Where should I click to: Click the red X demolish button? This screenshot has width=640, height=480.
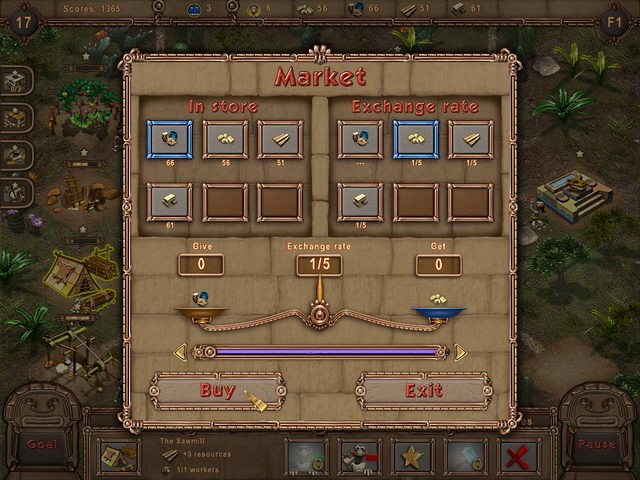click(517, 456)
